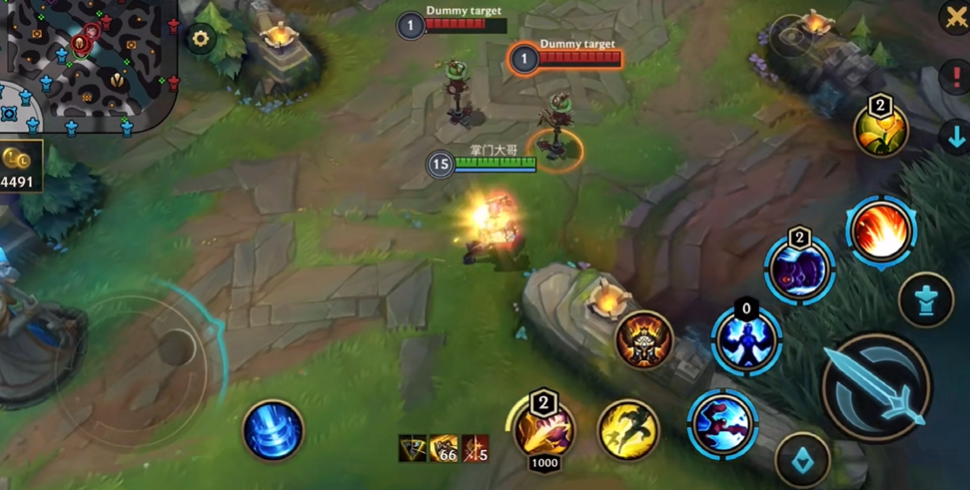970x490 pixels.
Task: Tap the tower targeting button
Action: (925, 299)
